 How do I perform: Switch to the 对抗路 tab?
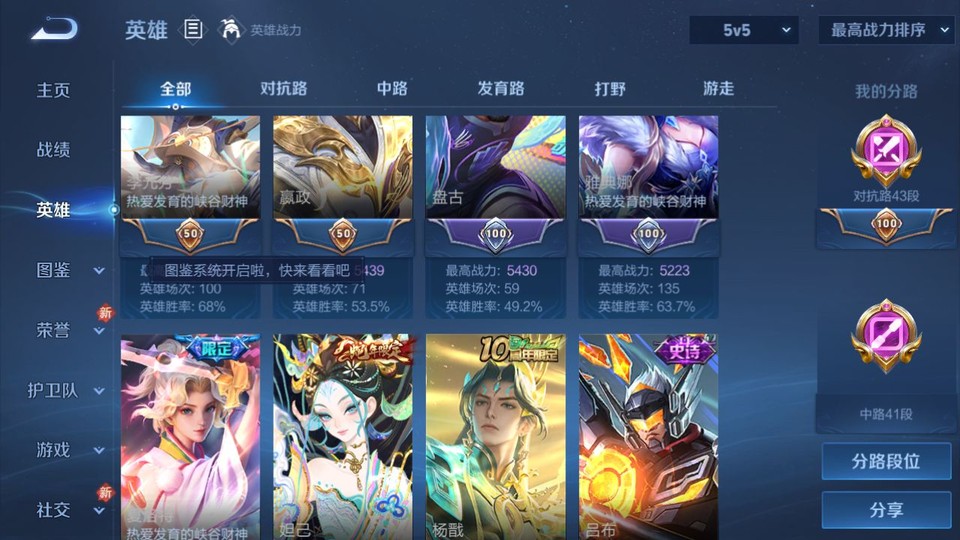pyautogui.click(x=283, y=89)
